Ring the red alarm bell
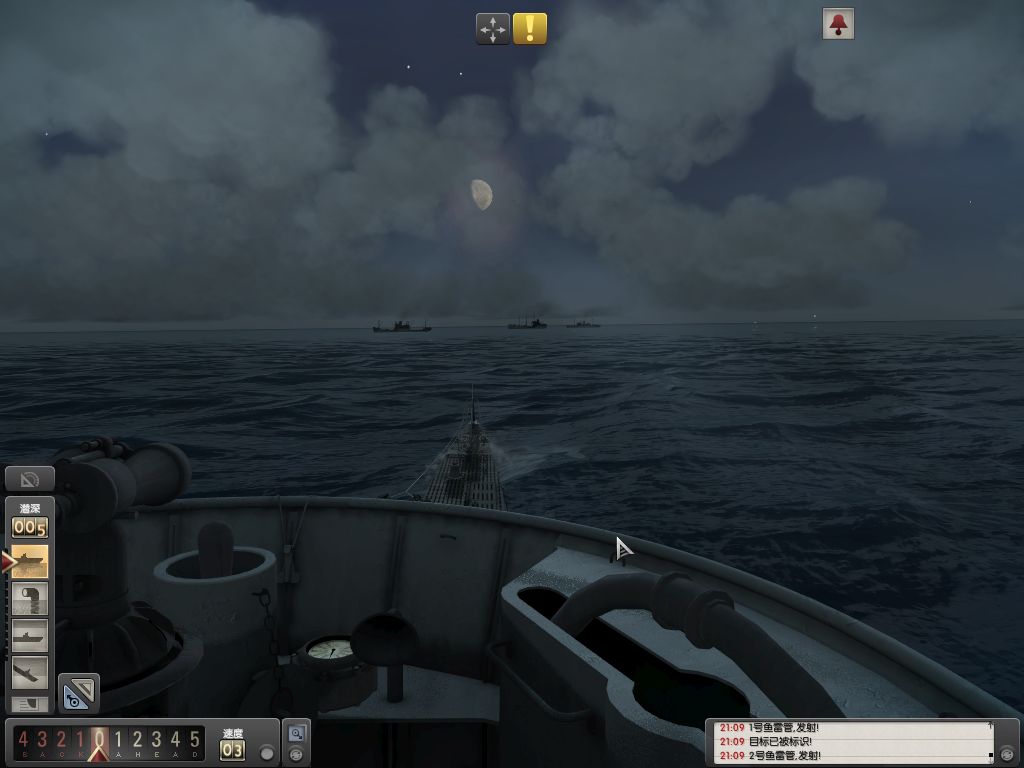This screenshot has width=1024, height=768. (x=838, y=24)
